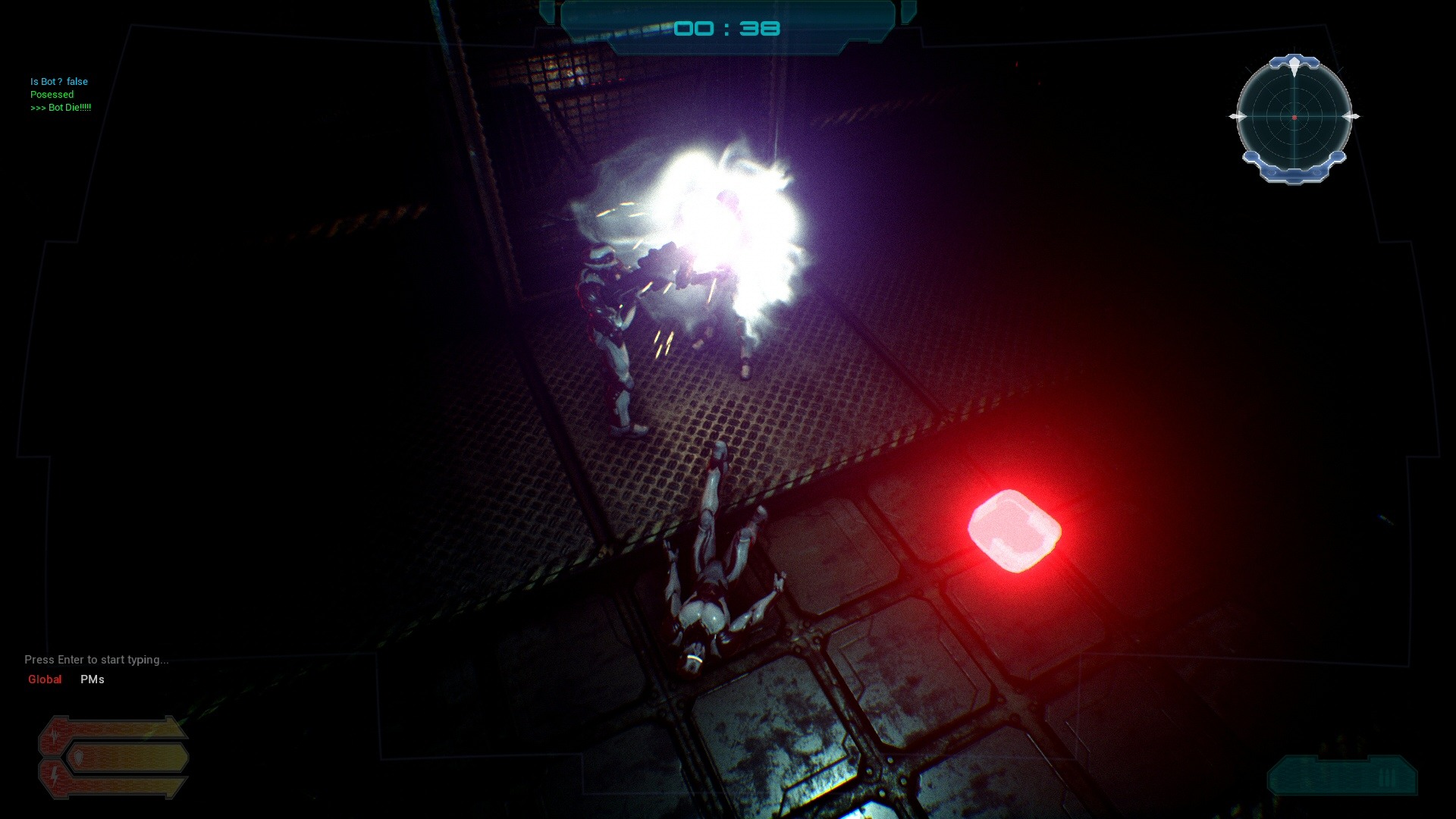Toggle the 'Is Bot ? false' debug flag

58,81
